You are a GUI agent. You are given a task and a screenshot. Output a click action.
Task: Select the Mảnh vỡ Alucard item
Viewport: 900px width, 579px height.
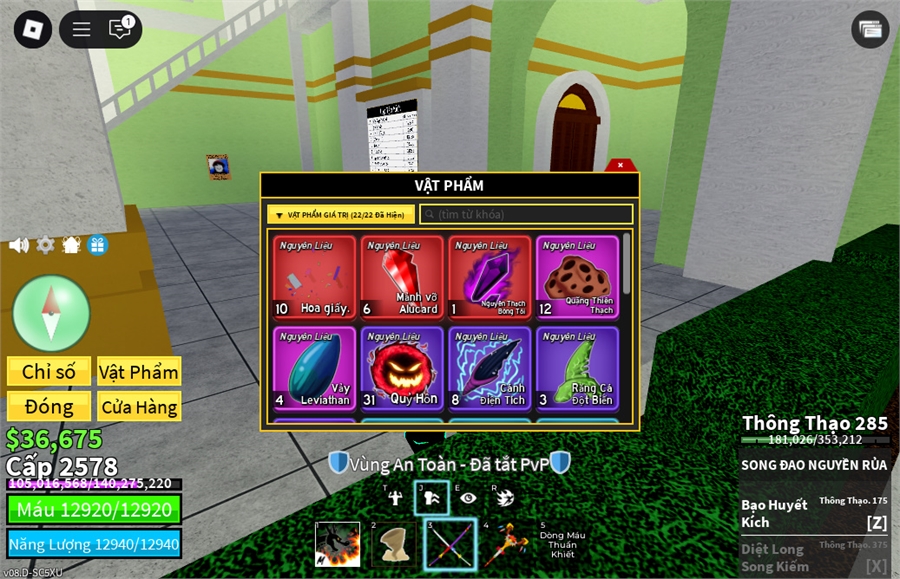click(402, 277)
